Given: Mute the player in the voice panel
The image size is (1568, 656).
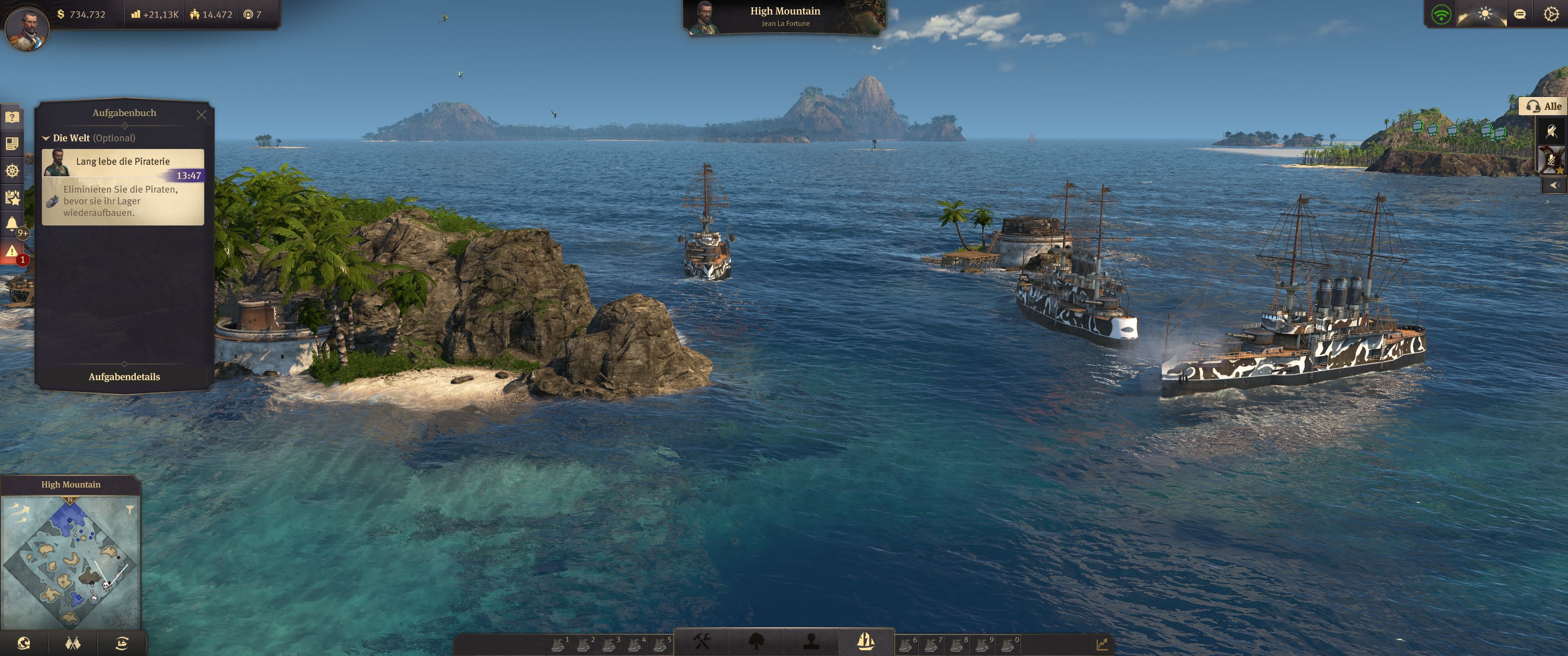Looking at the screenshot, I should [x=1551, y=159].
